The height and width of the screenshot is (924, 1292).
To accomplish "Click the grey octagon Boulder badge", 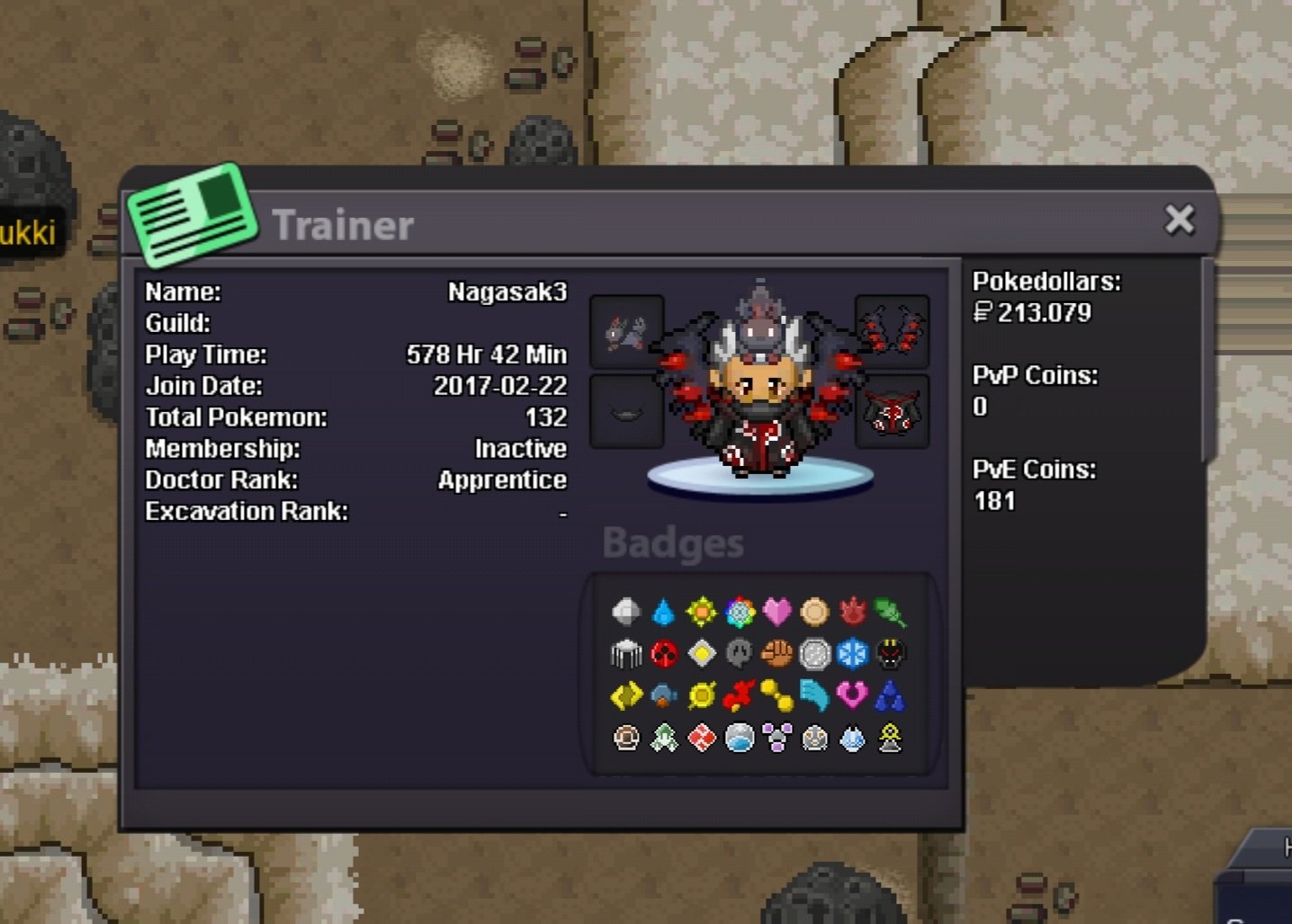I will point(626,612).
